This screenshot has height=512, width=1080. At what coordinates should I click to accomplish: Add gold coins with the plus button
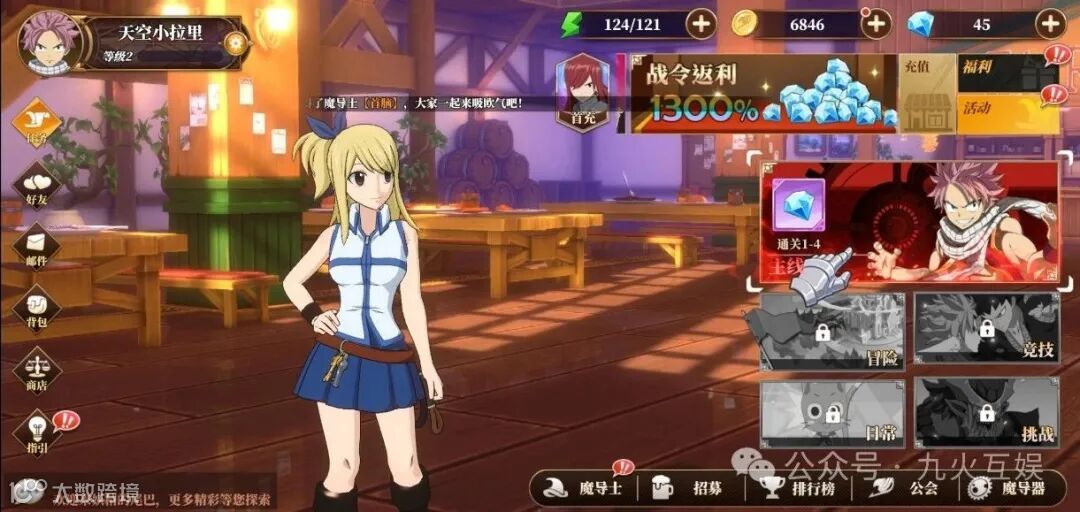pos(876,23)
